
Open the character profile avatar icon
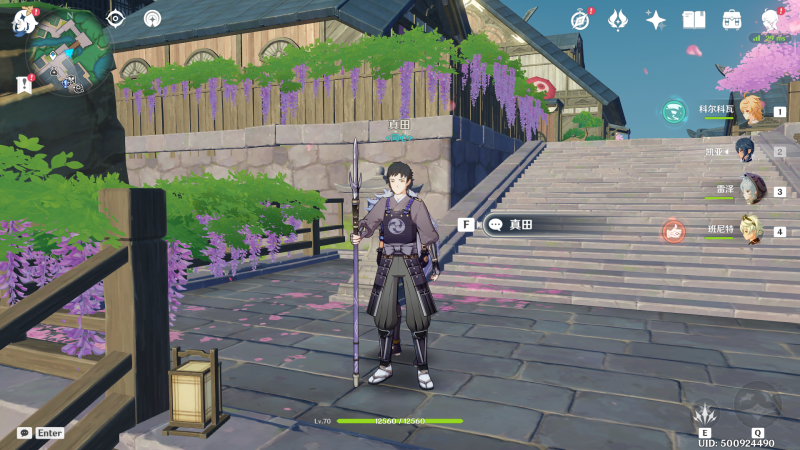click(x=770, y=20)
